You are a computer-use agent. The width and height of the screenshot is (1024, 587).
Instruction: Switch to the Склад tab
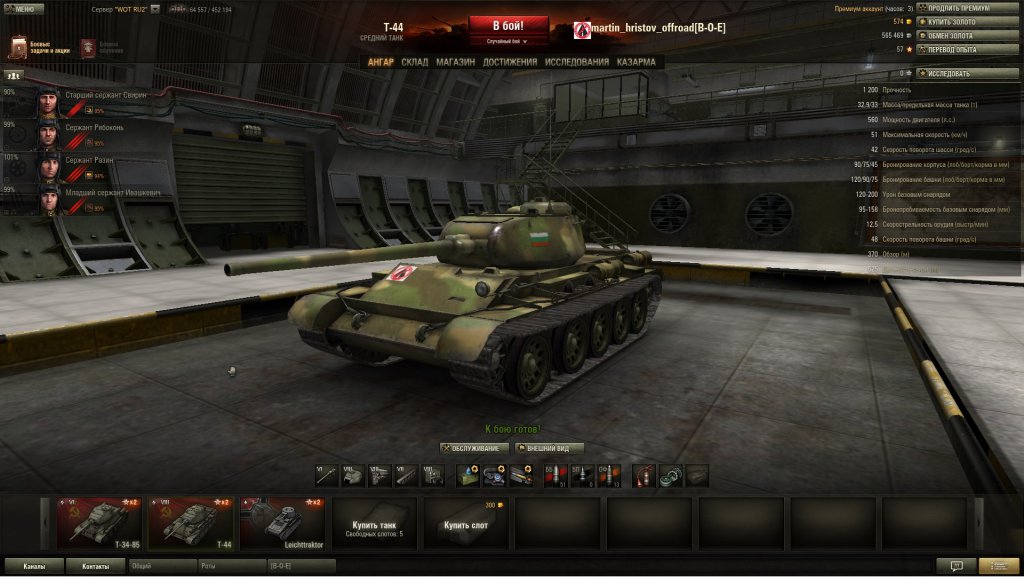coord(414,62)
